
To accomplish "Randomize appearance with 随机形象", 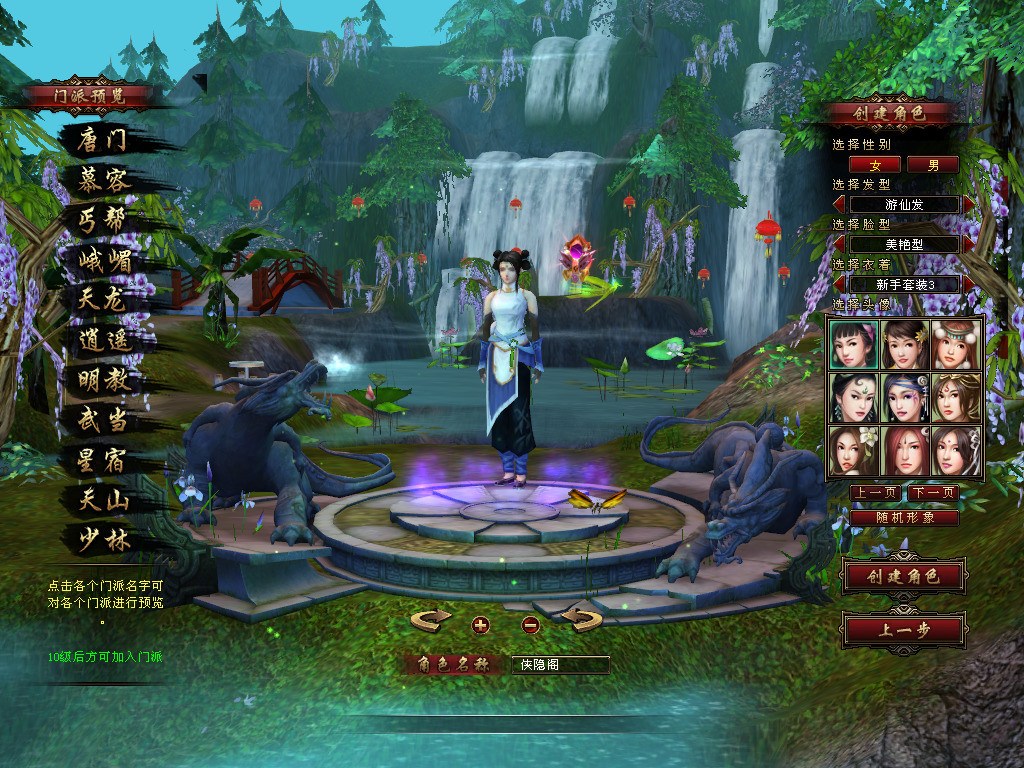I will pos(904,518).
